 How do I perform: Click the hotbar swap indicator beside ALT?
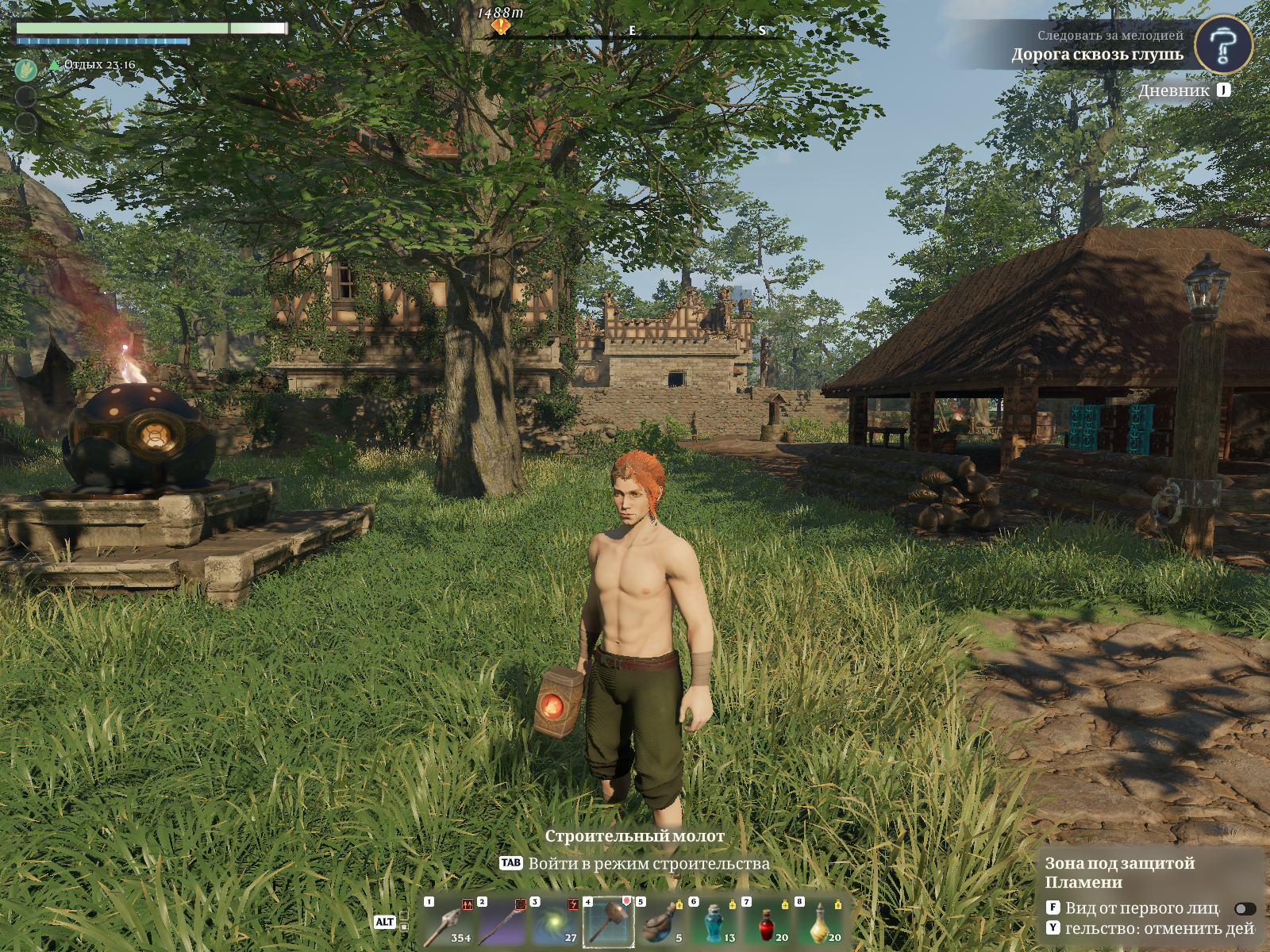[404, 921]
